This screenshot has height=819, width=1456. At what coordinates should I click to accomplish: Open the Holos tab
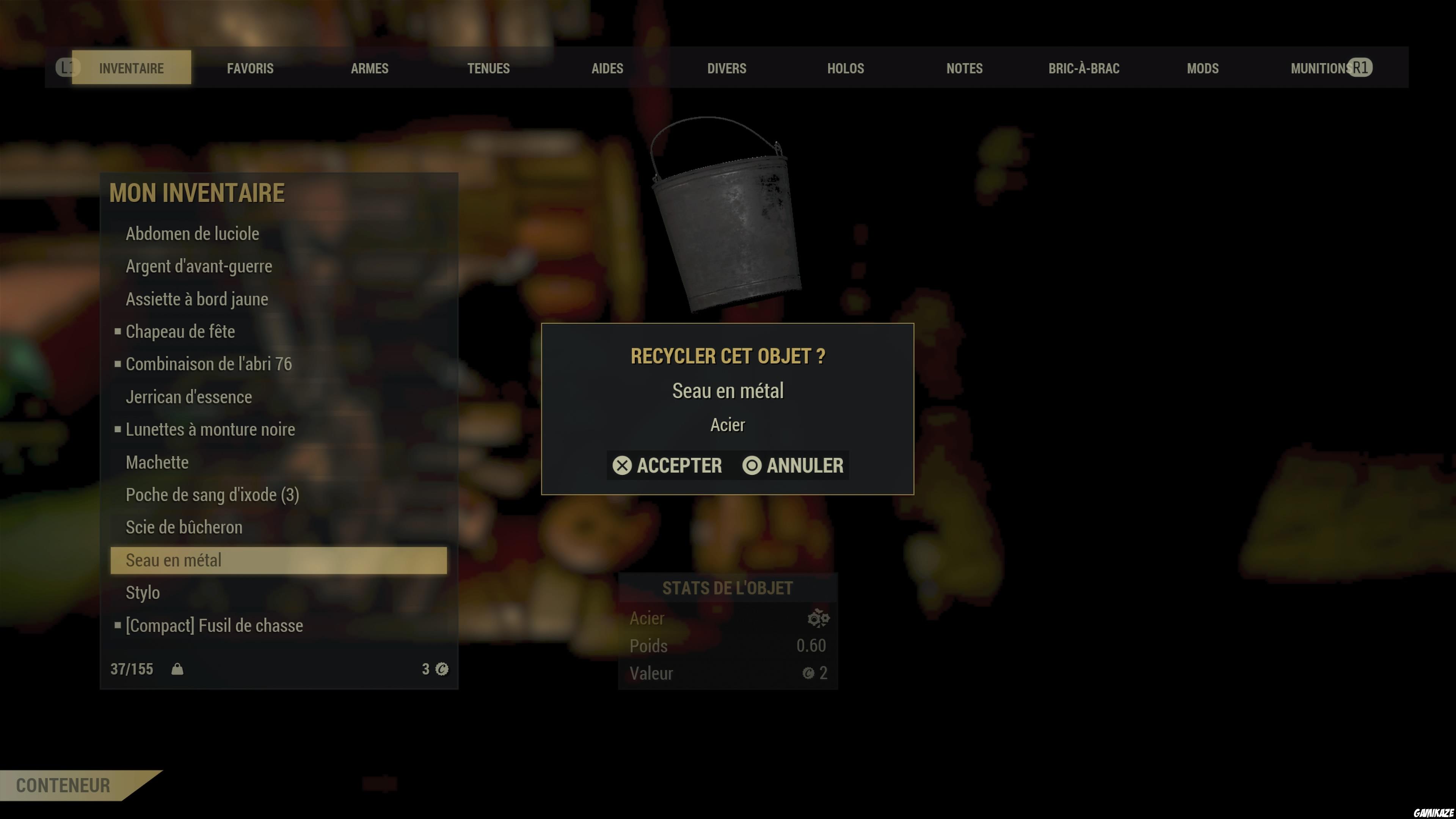pyautogui.click(x=846, y=68)
